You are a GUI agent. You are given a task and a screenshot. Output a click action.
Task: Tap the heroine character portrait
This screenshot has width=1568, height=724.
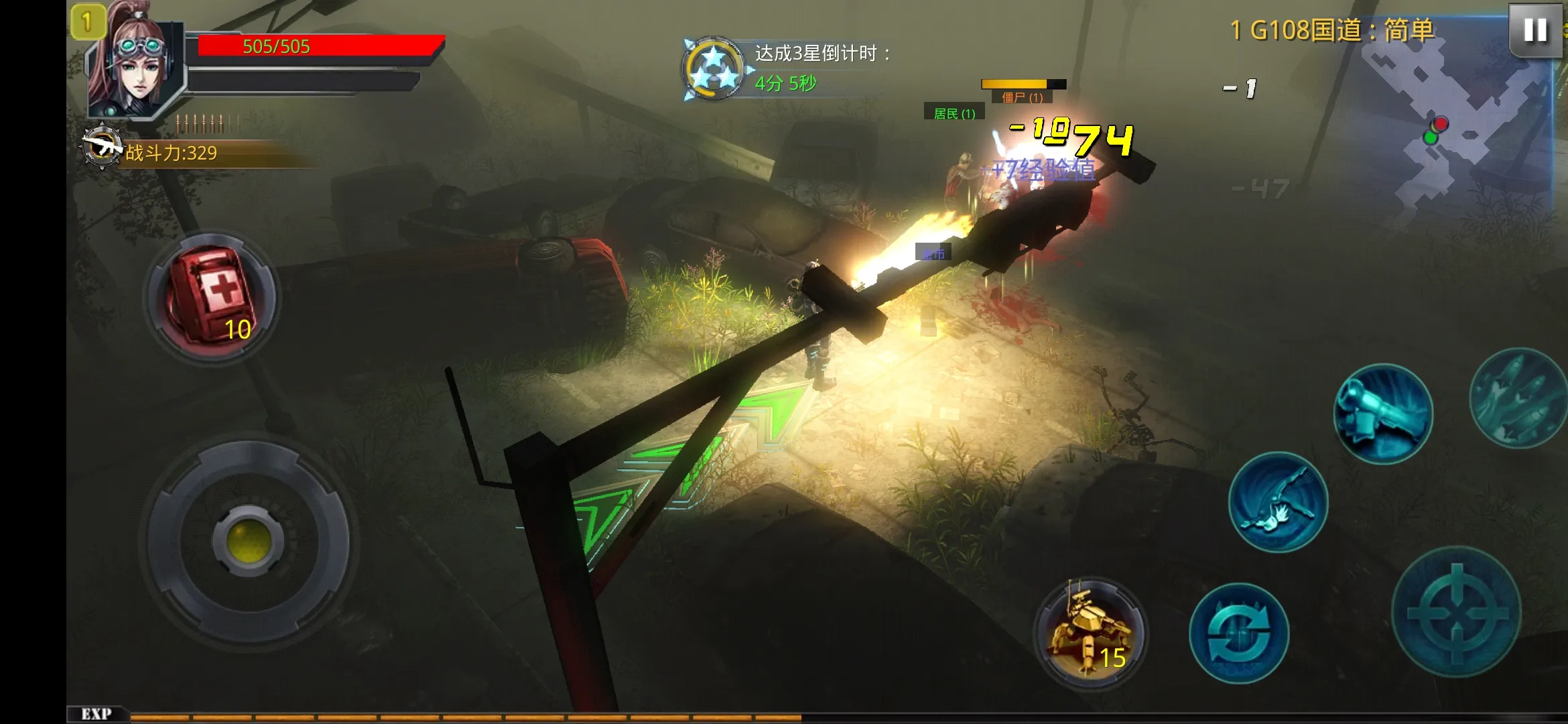tap(137, 67)
